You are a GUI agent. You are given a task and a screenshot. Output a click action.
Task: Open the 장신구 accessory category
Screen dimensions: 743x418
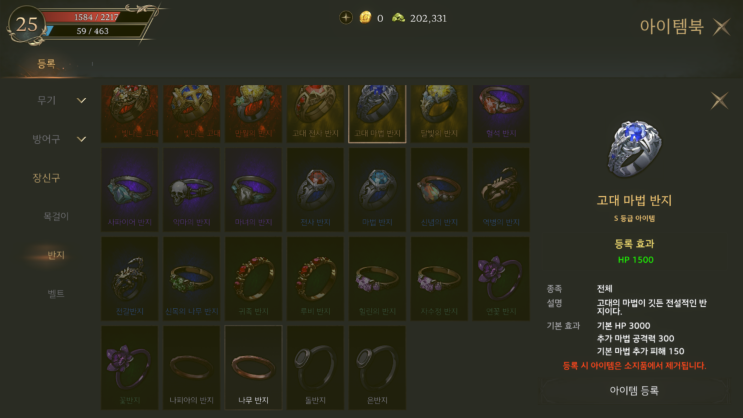click(47, 178)
